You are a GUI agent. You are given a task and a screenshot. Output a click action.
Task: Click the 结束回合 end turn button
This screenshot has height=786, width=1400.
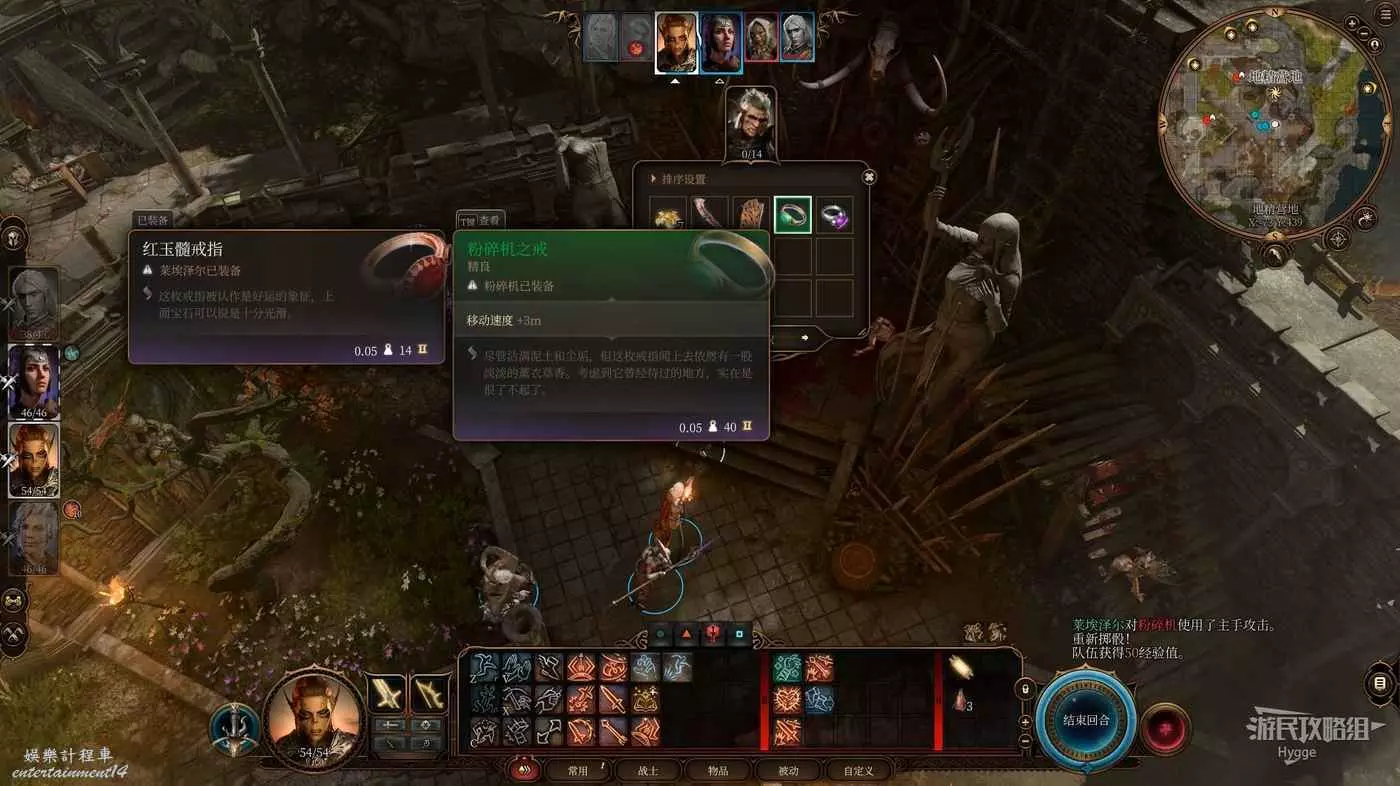click(1086, 720)
